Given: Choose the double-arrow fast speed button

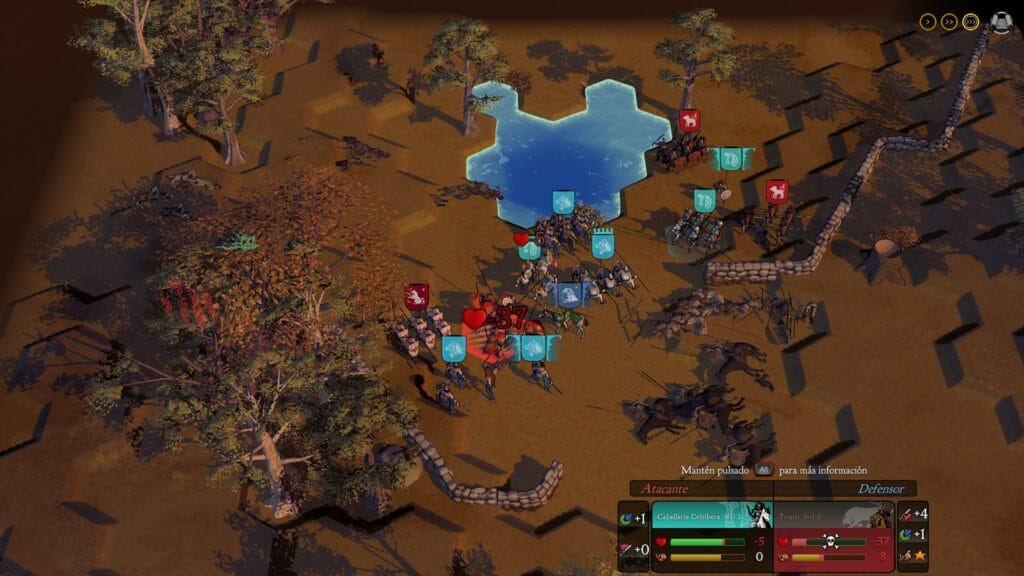Looking at the screenshot, I should click(x=949, y=21).
